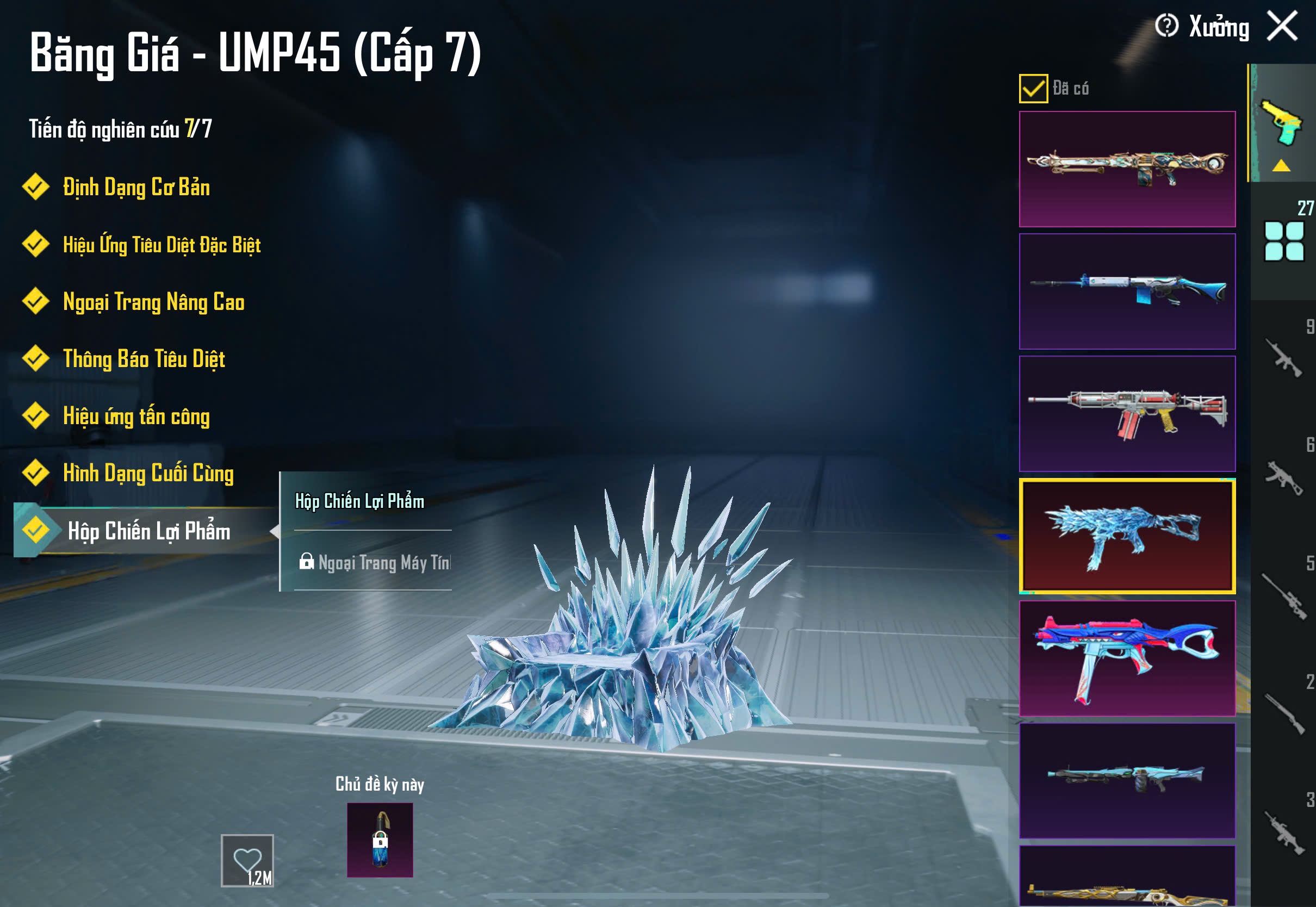Select Hộp Chiến Lợi Phẩm level entry

click(x=148, y=531)
